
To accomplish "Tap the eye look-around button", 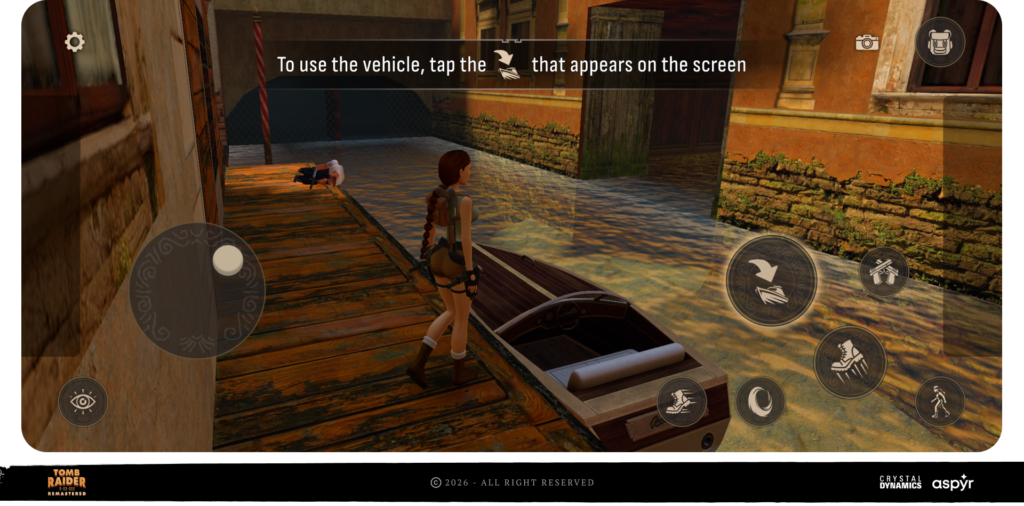I will pos(83,402).
